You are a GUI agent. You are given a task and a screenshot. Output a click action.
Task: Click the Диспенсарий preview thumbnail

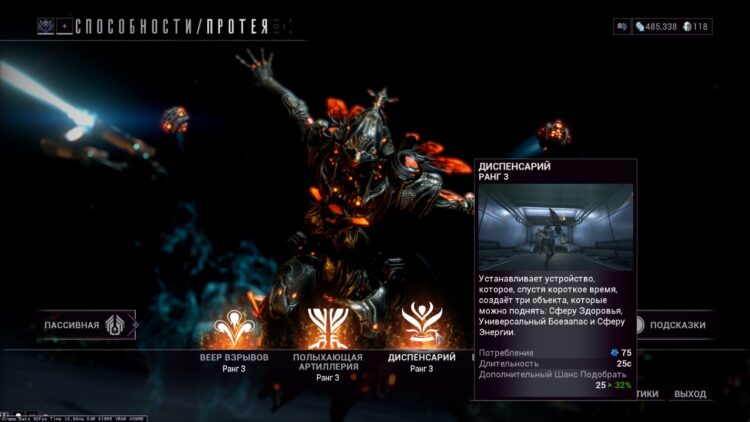(555, 227)
